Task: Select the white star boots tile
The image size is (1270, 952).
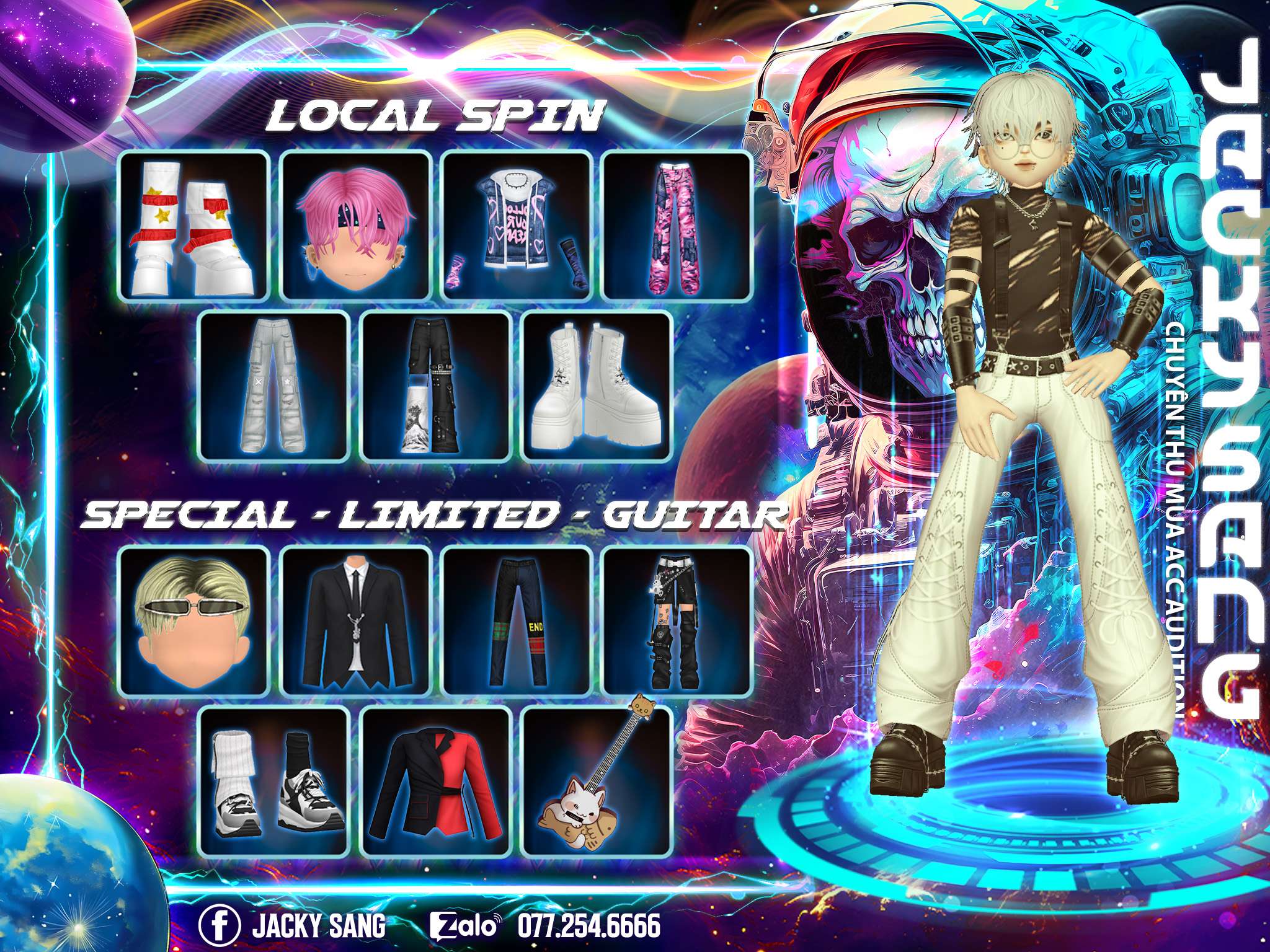Action: pyautogui.click(x=193, y=226)
